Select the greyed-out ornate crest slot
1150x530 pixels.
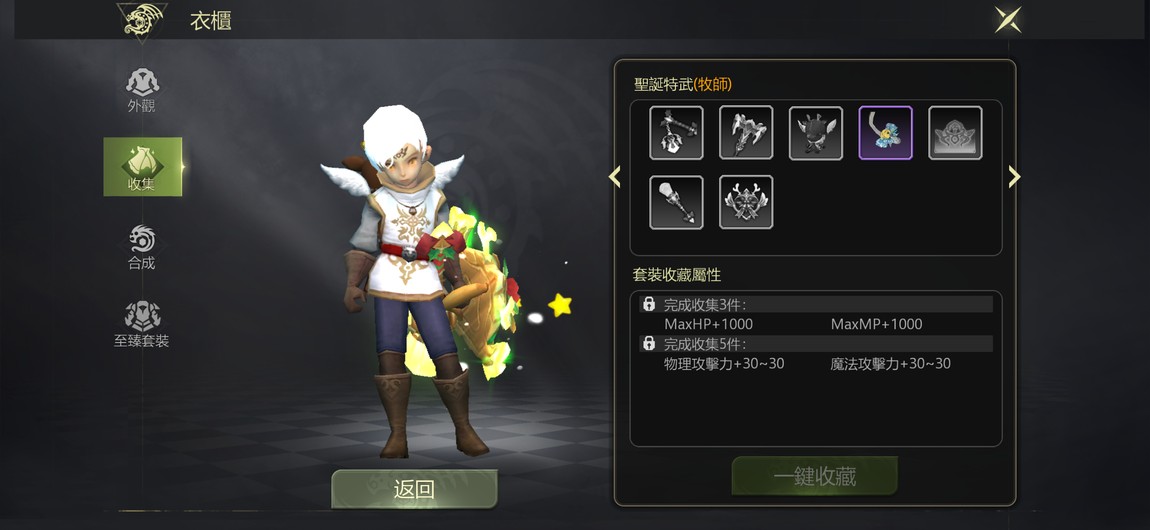956,133
